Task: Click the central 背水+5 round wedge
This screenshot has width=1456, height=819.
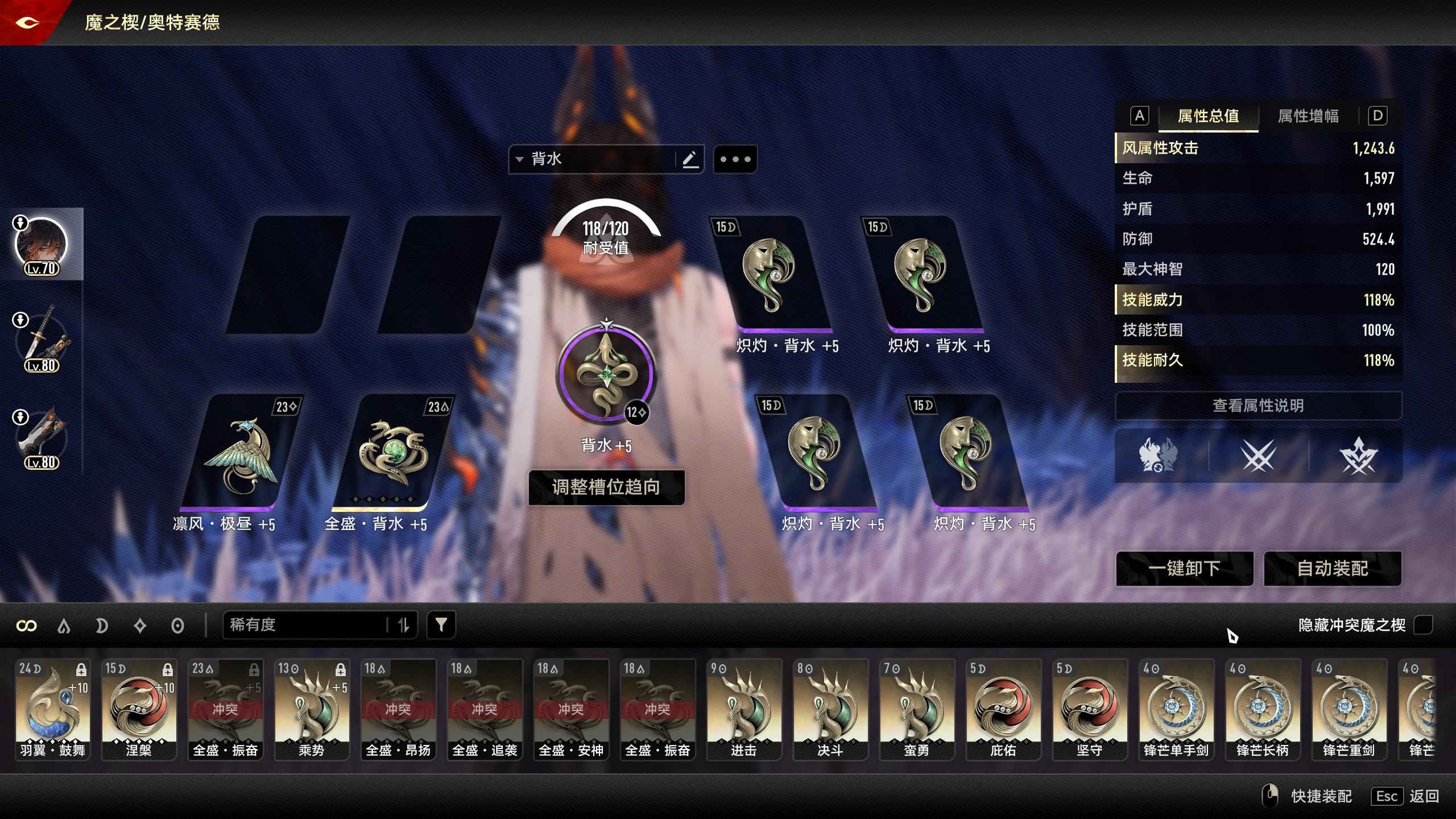Action: point(606,375)
